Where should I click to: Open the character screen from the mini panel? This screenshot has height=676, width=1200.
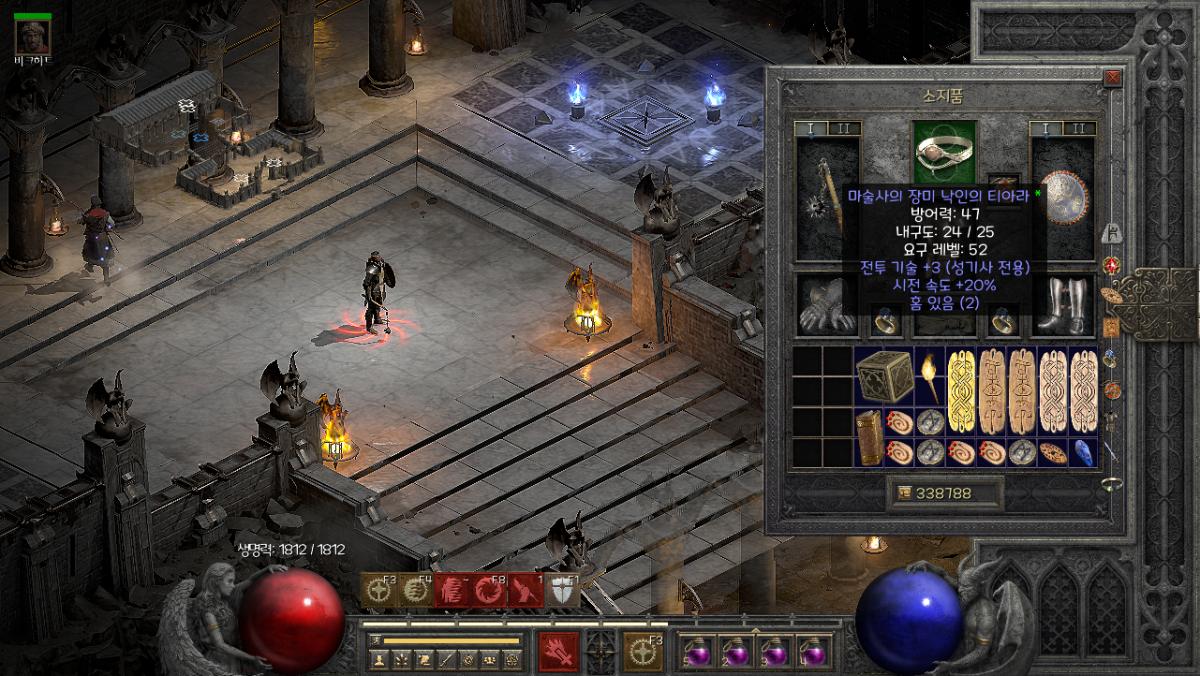[x=379, y=659]
